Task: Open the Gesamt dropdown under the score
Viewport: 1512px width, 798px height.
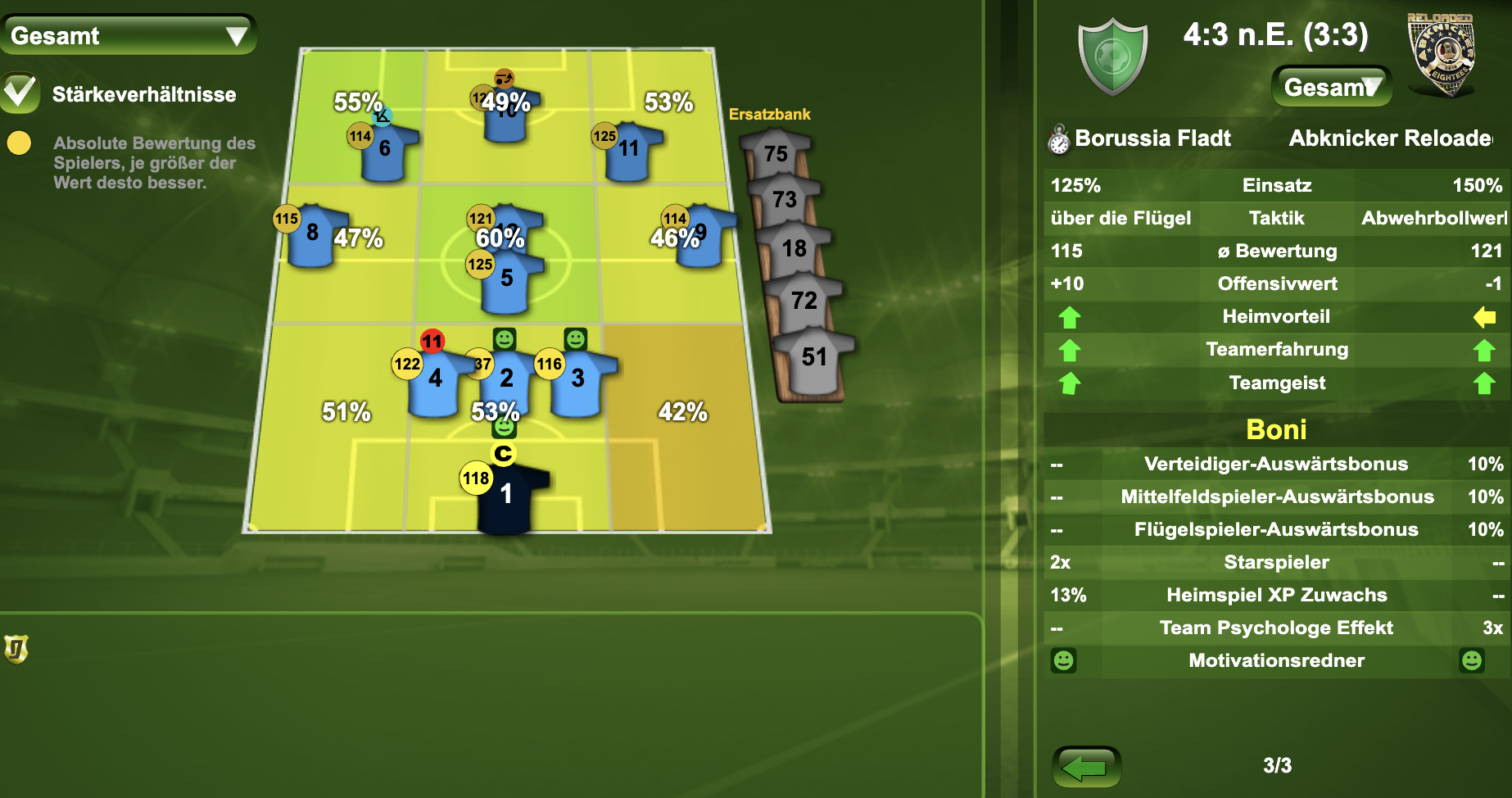Action: click(1331, 87)
